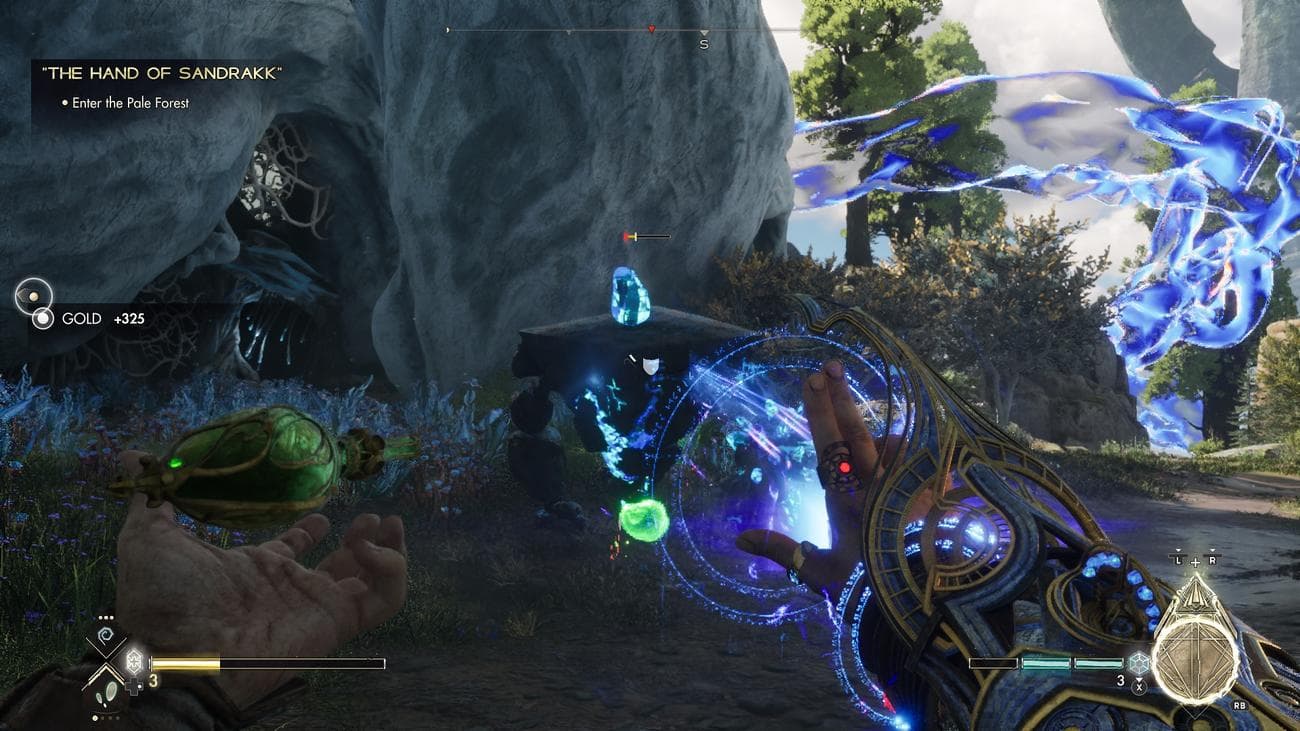1300x731 pixels.
Task: Click the chevron above the L indicator
Action: [1179, 551]
